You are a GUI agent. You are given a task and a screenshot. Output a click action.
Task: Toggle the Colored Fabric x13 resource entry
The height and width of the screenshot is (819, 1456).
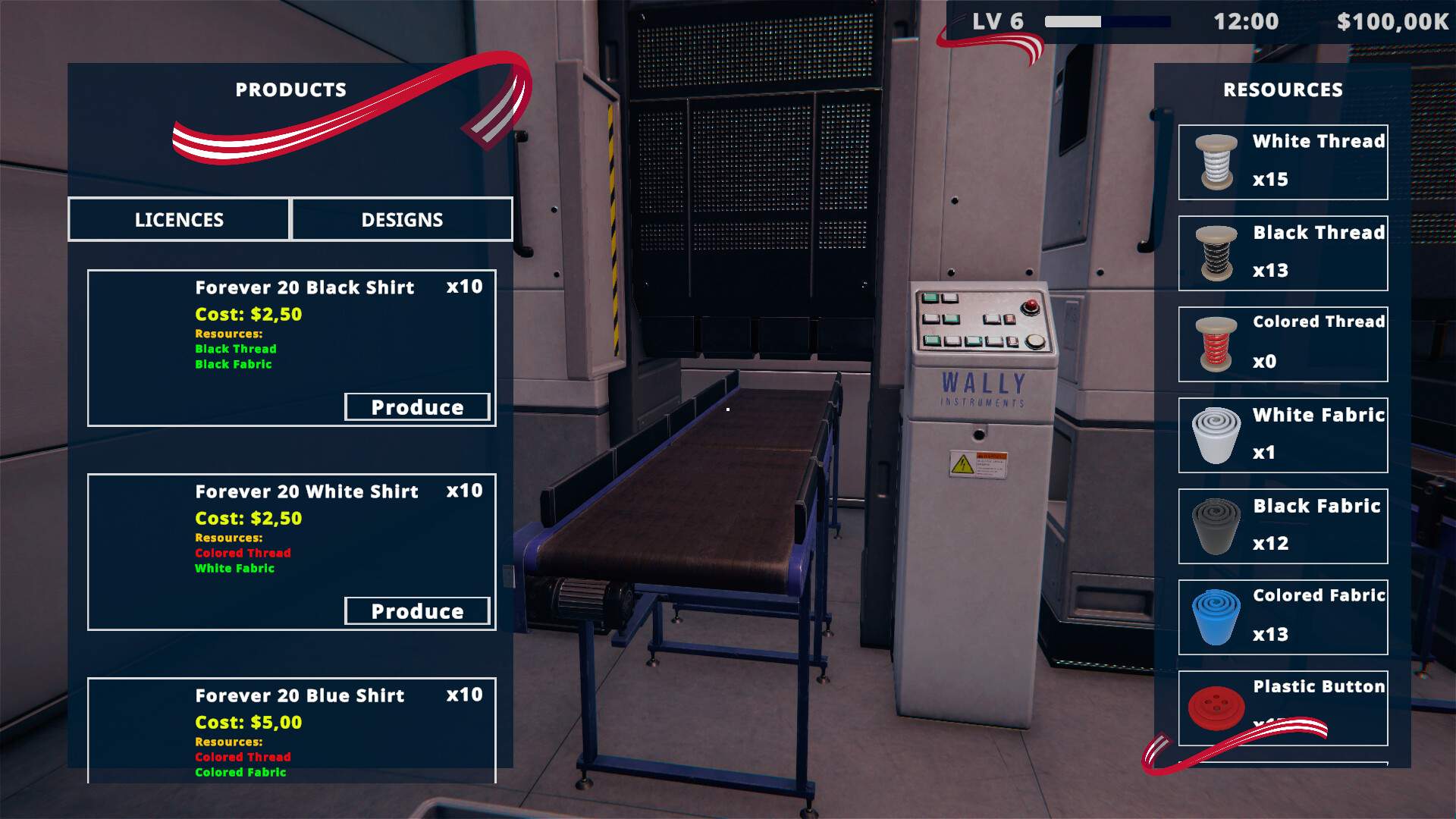(1283, 616)
